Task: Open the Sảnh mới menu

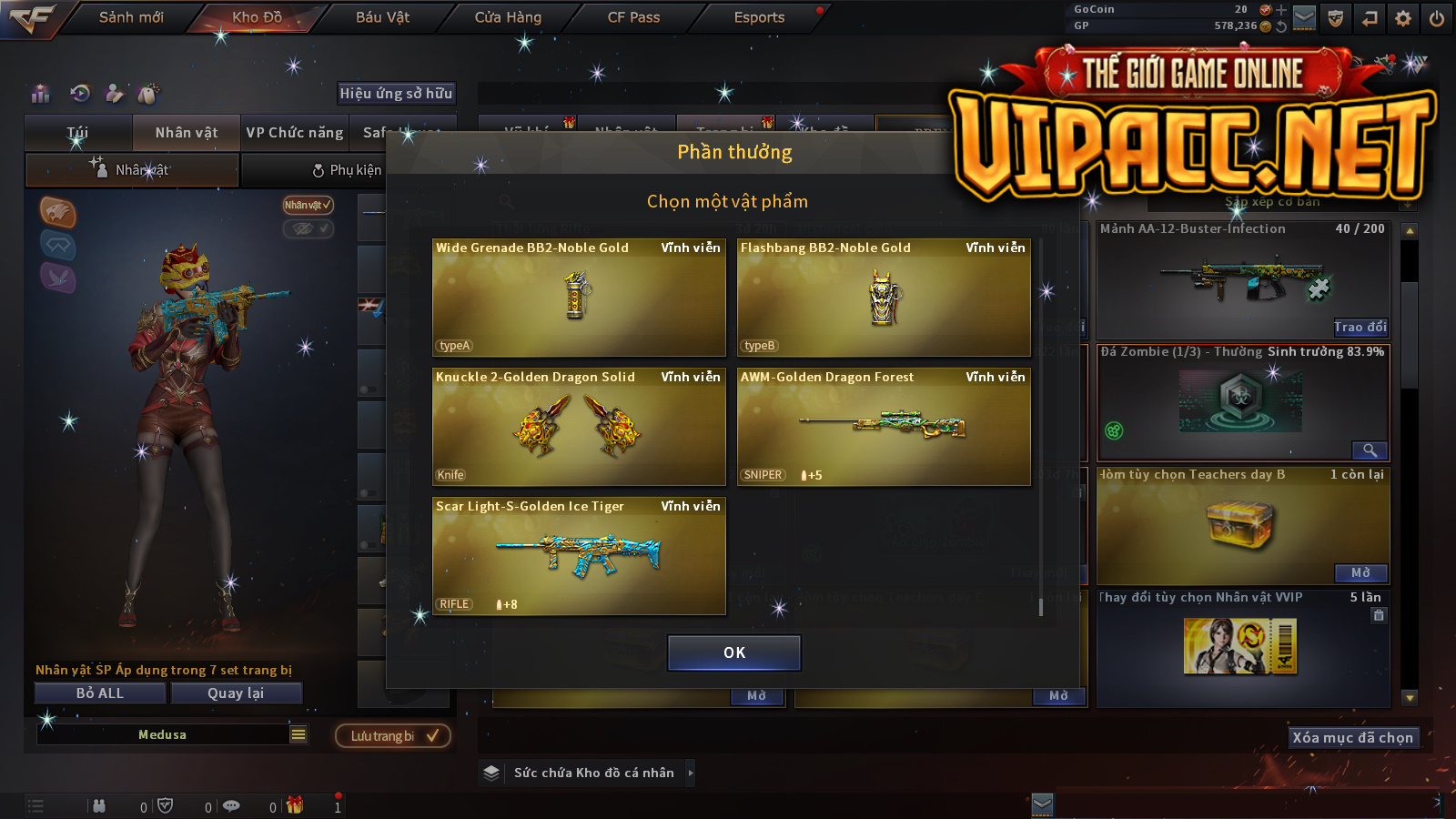Action: click(x=131, y=17)
